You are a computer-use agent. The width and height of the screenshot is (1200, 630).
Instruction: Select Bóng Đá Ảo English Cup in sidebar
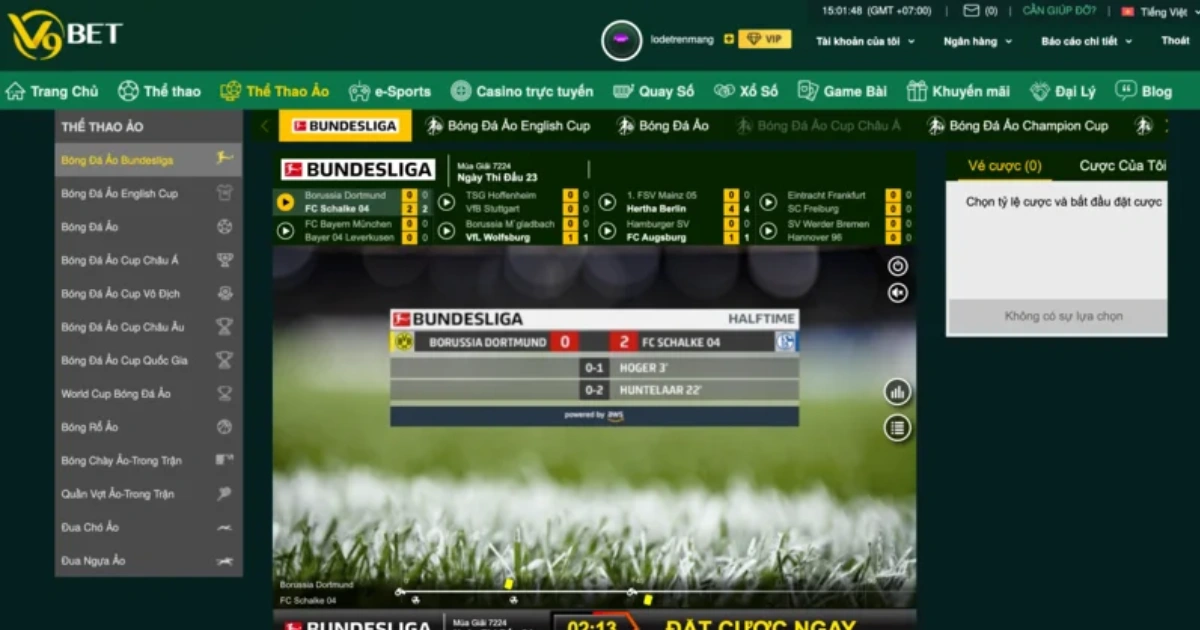(120, 194)
